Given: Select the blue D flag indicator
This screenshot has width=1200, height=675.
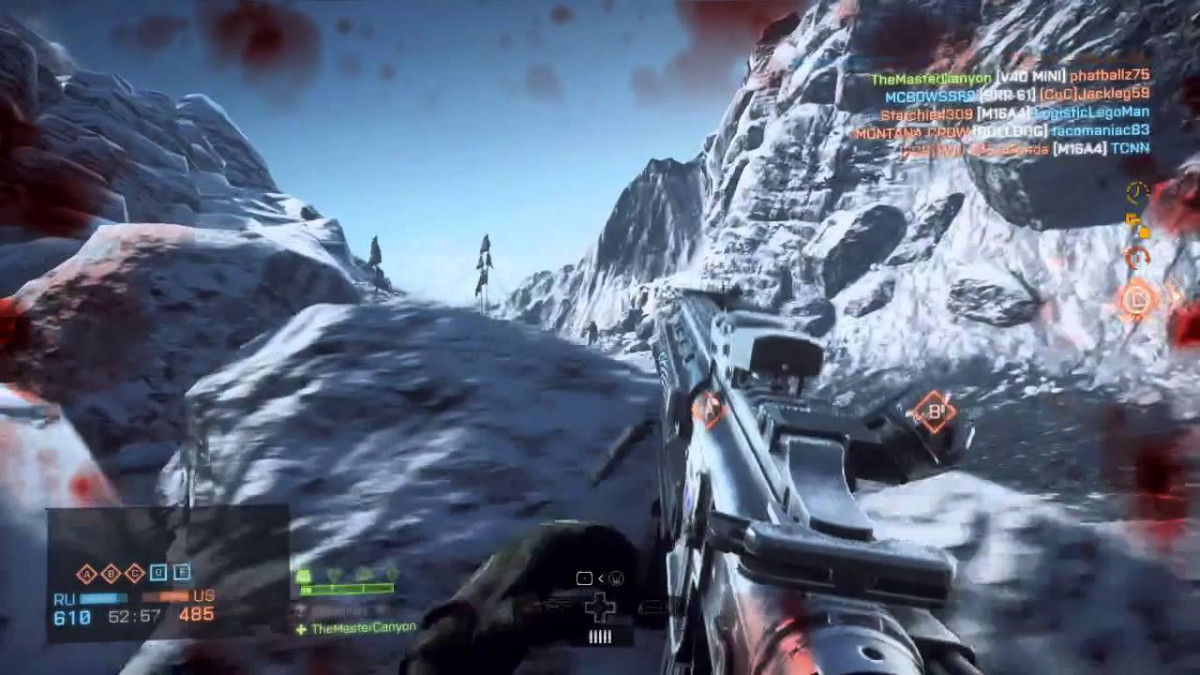Looking at the screenshot, I should [157, 573].
